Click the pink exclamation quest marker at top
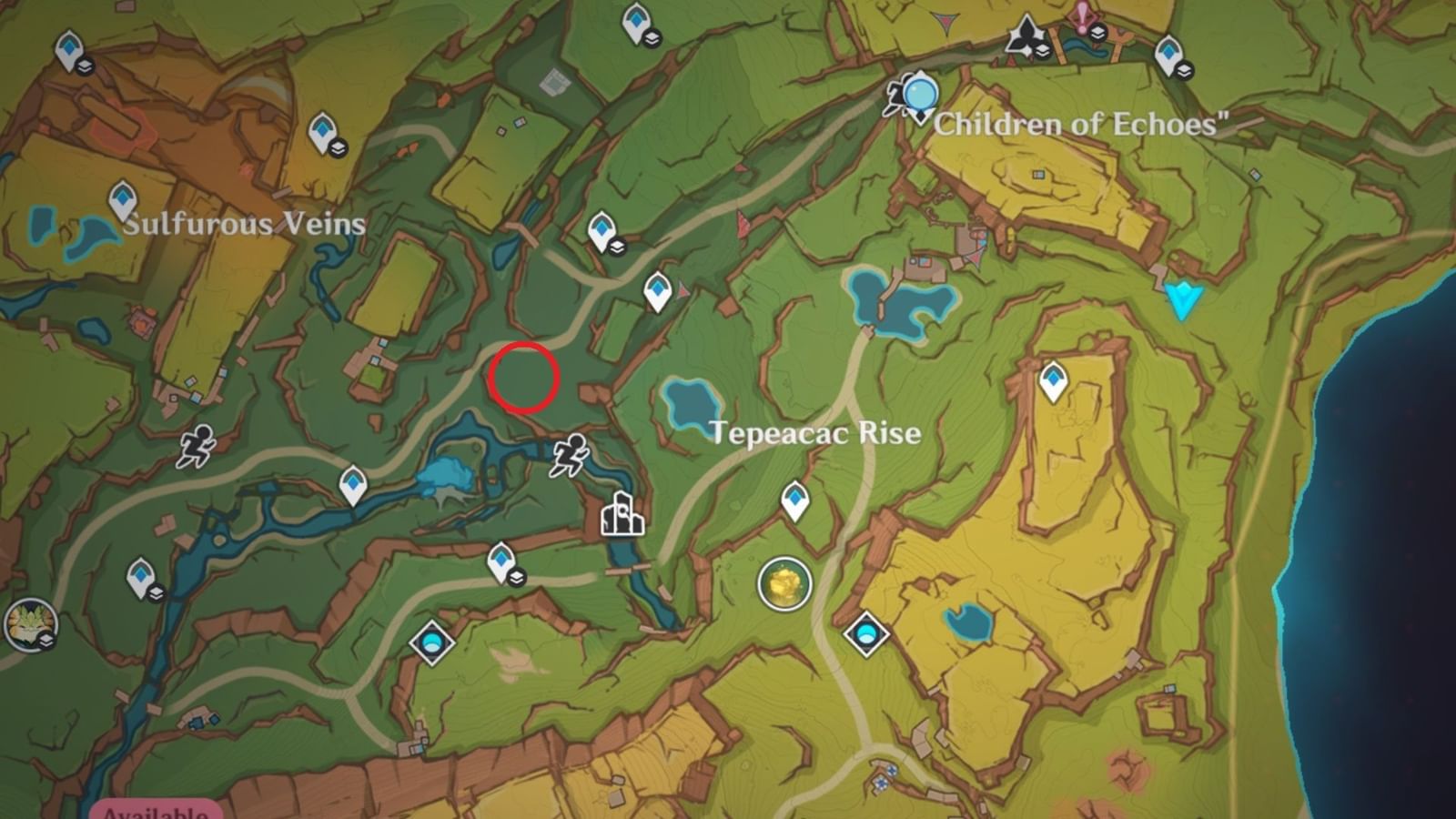This screenshot has width=1456, height=819. 1083,15
